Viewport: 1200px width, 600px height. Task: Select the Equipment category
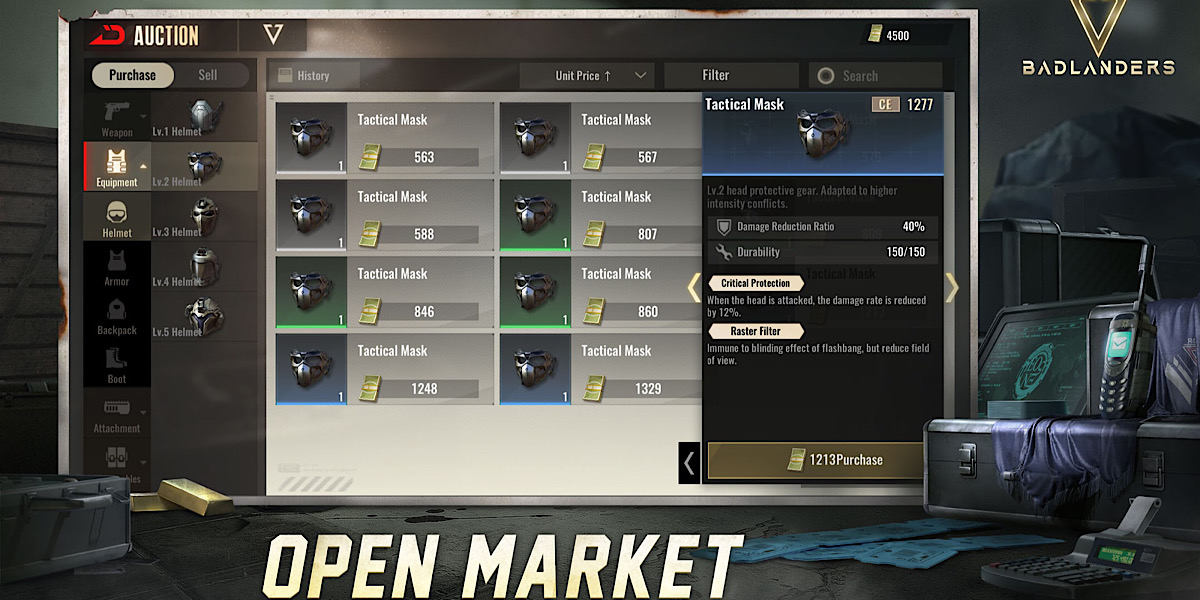coord(117,166)
